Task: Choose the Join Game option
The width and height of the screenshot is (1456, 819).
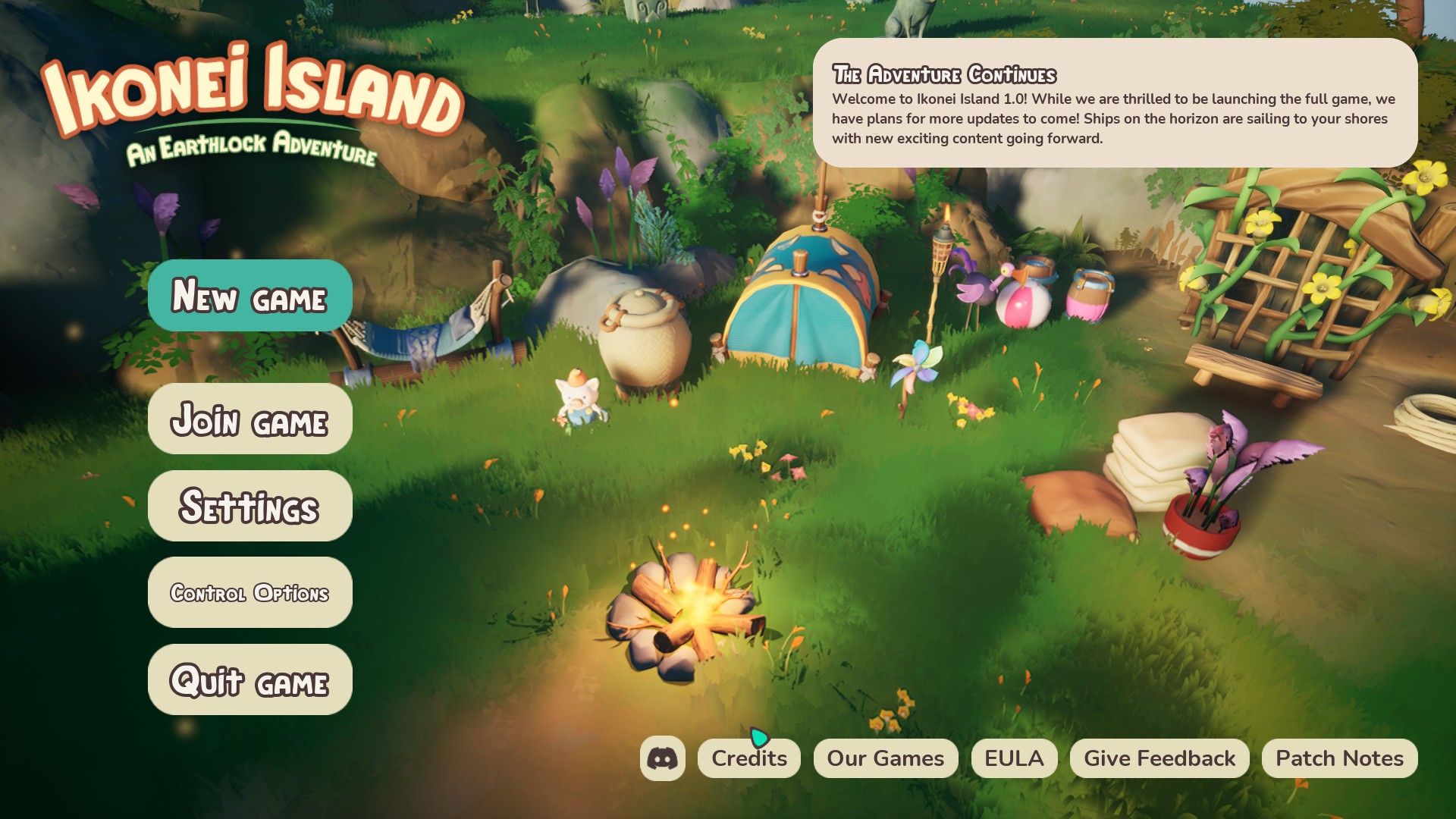Action: 249,419
